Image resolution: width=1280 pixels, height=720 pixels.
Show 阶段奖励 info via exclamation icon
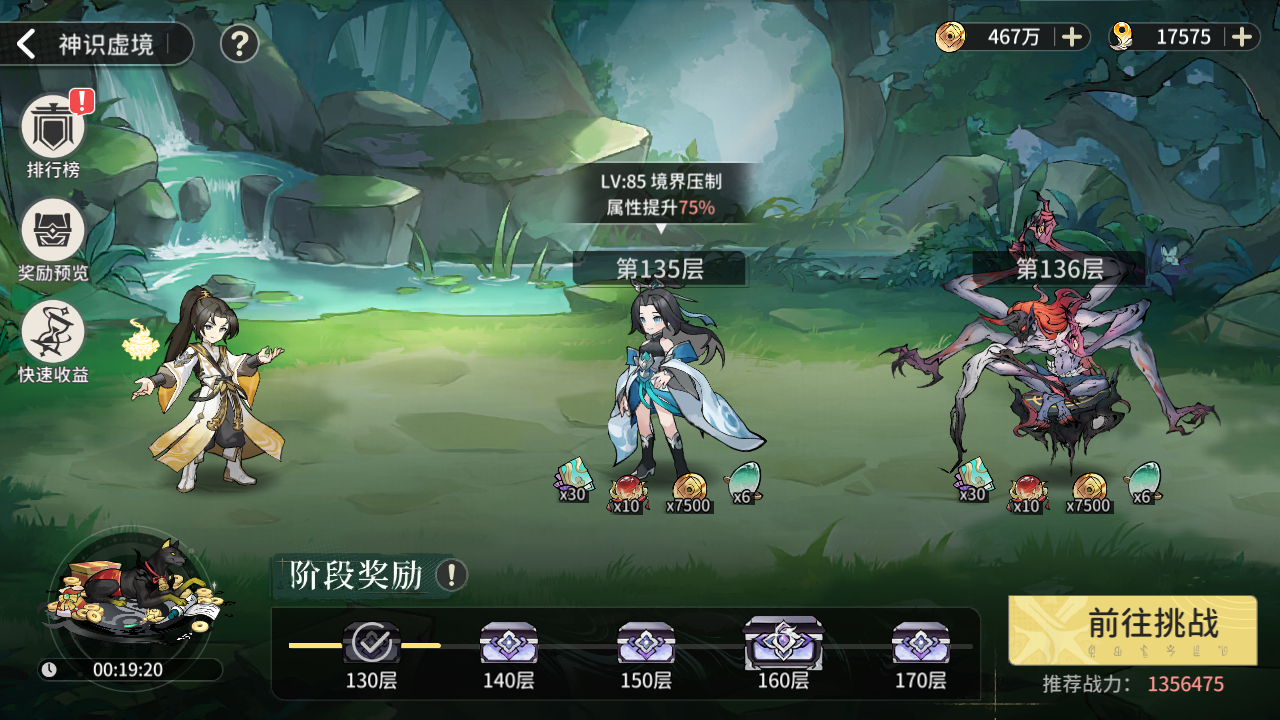coord(452,575)
